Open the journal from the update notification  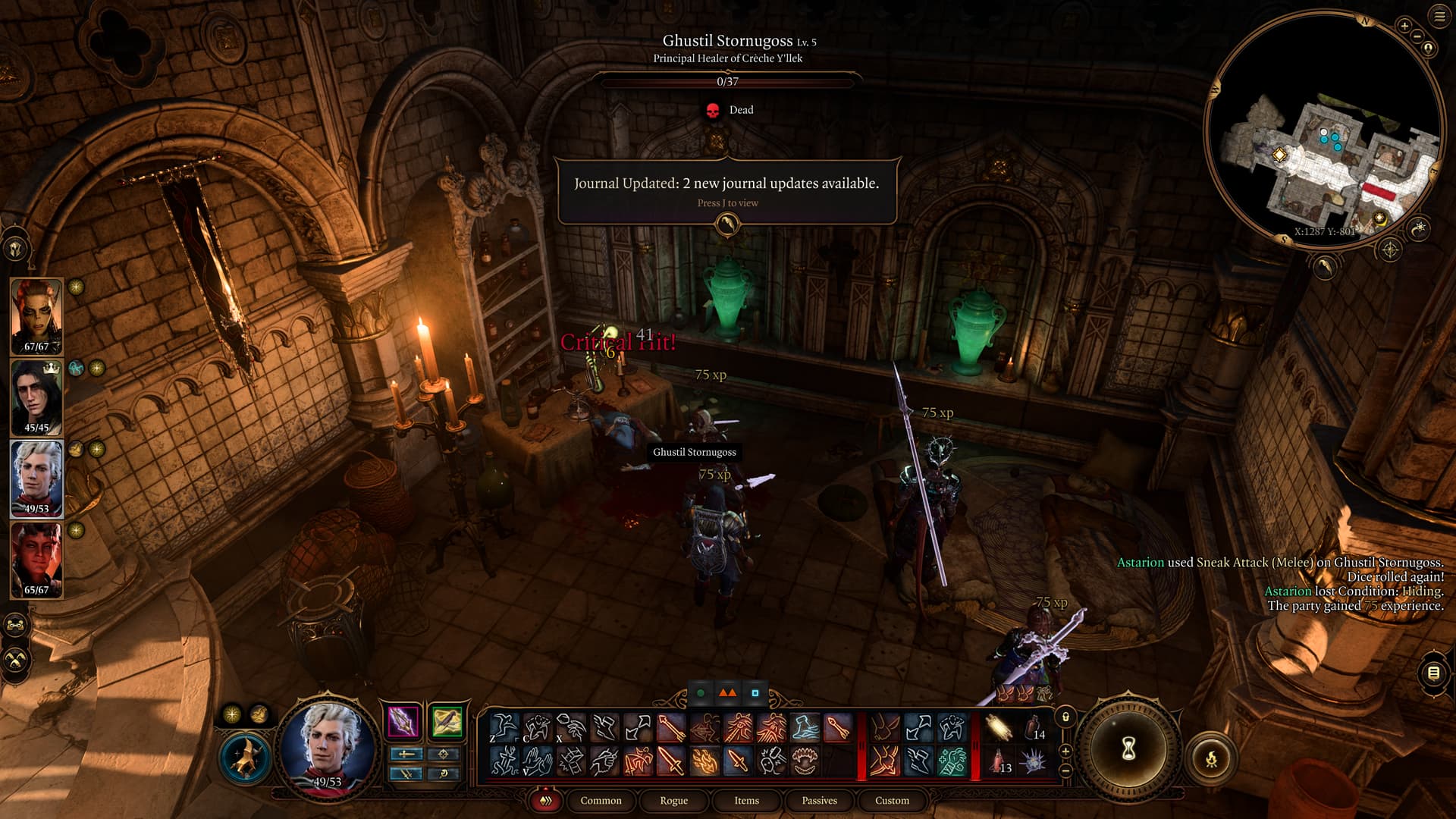(x=727, y=224)
